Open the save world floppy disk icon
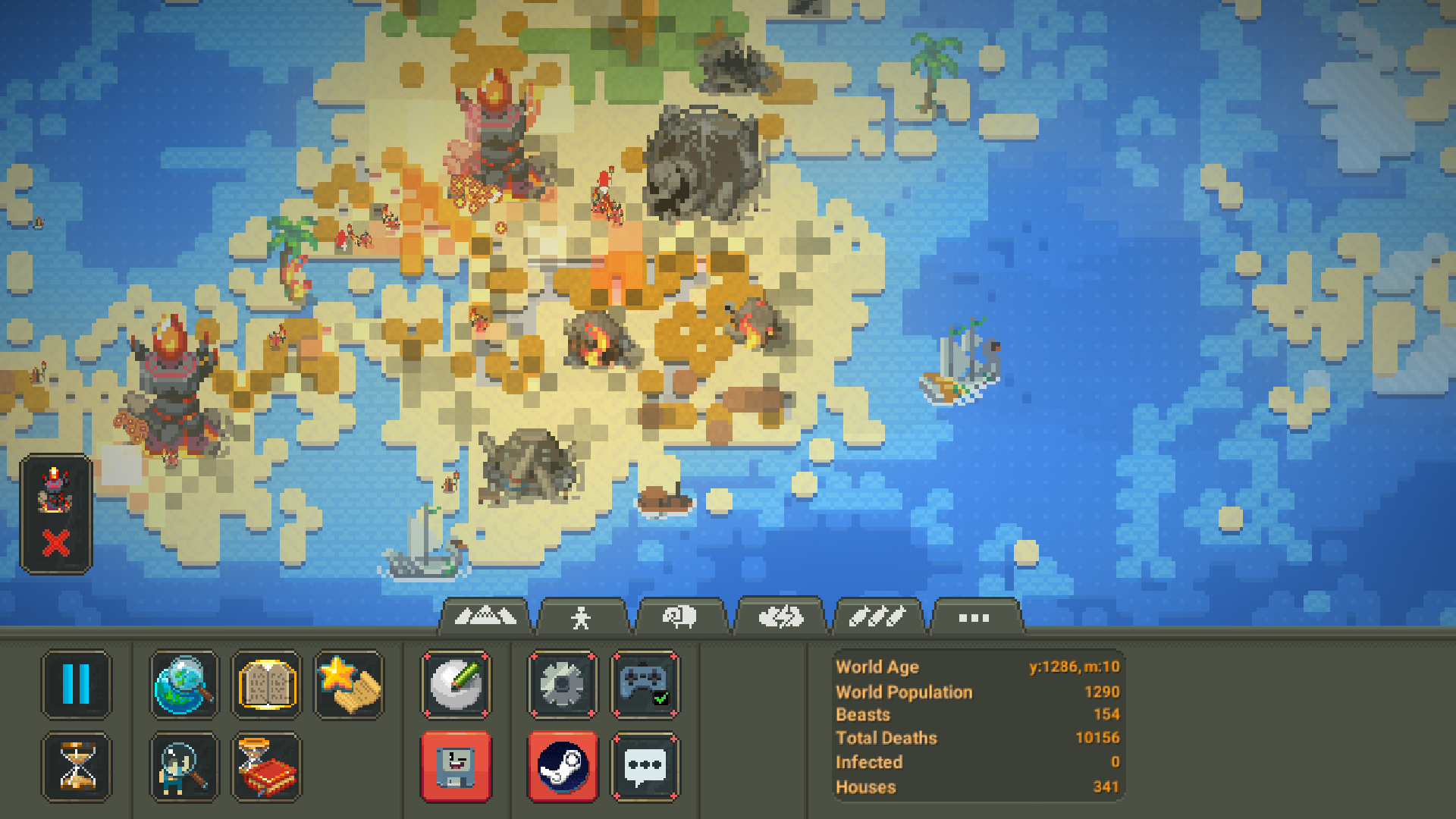 (457, 767)
